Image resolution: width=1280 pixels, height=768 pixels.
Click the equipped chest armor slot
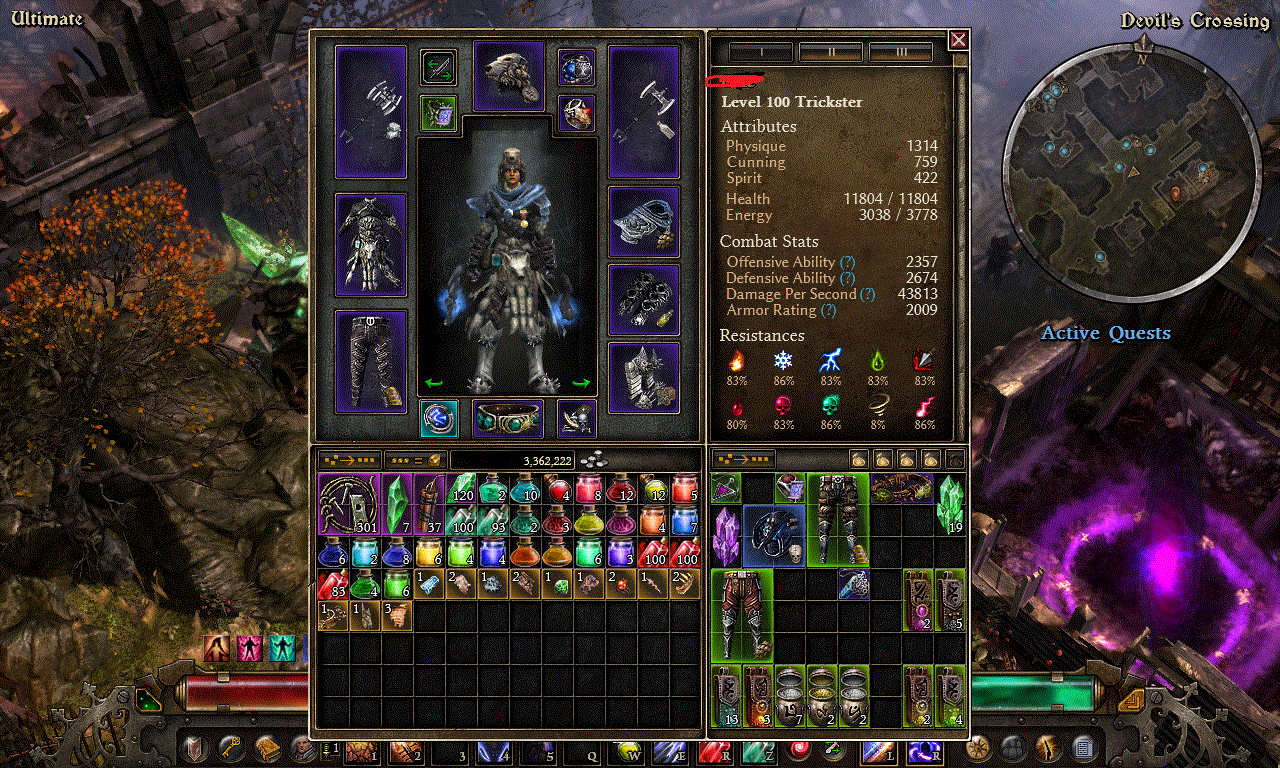(x=371, y=244)
